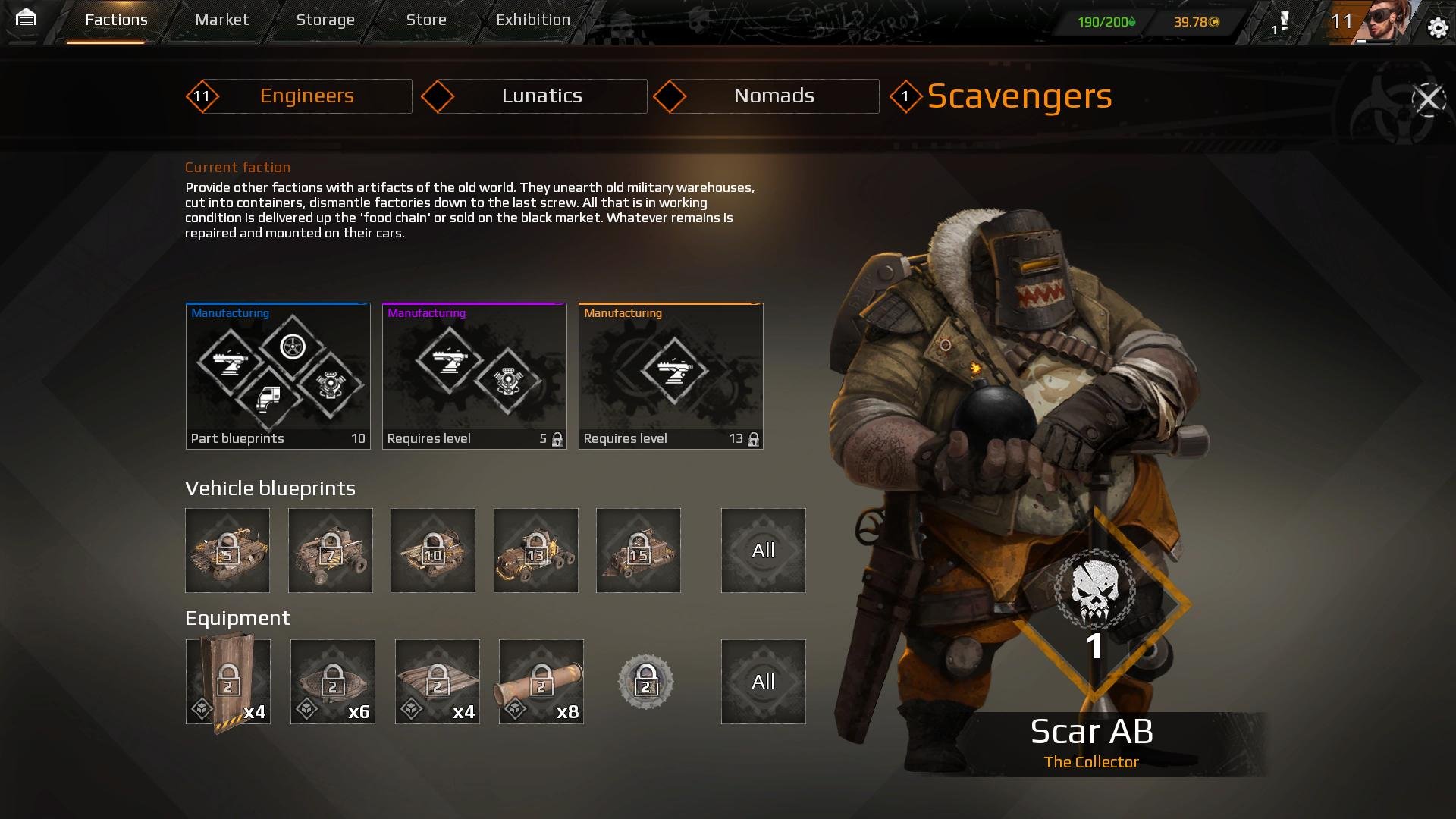Viewport: 1456px width, 819px height.
Task: Show all vehicle blueprints
Action: [x=763, y=551]
